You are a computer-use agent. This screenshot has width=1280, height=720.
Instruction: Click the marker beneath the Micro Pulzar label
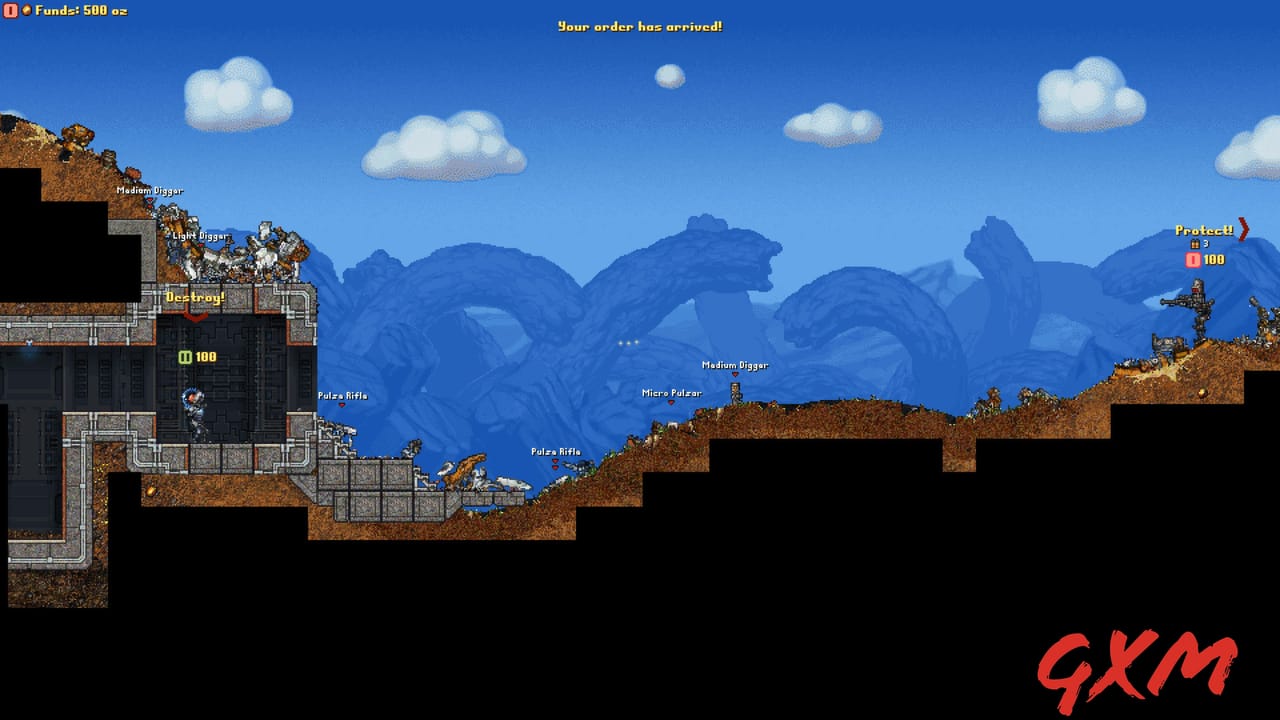[670, 401]
